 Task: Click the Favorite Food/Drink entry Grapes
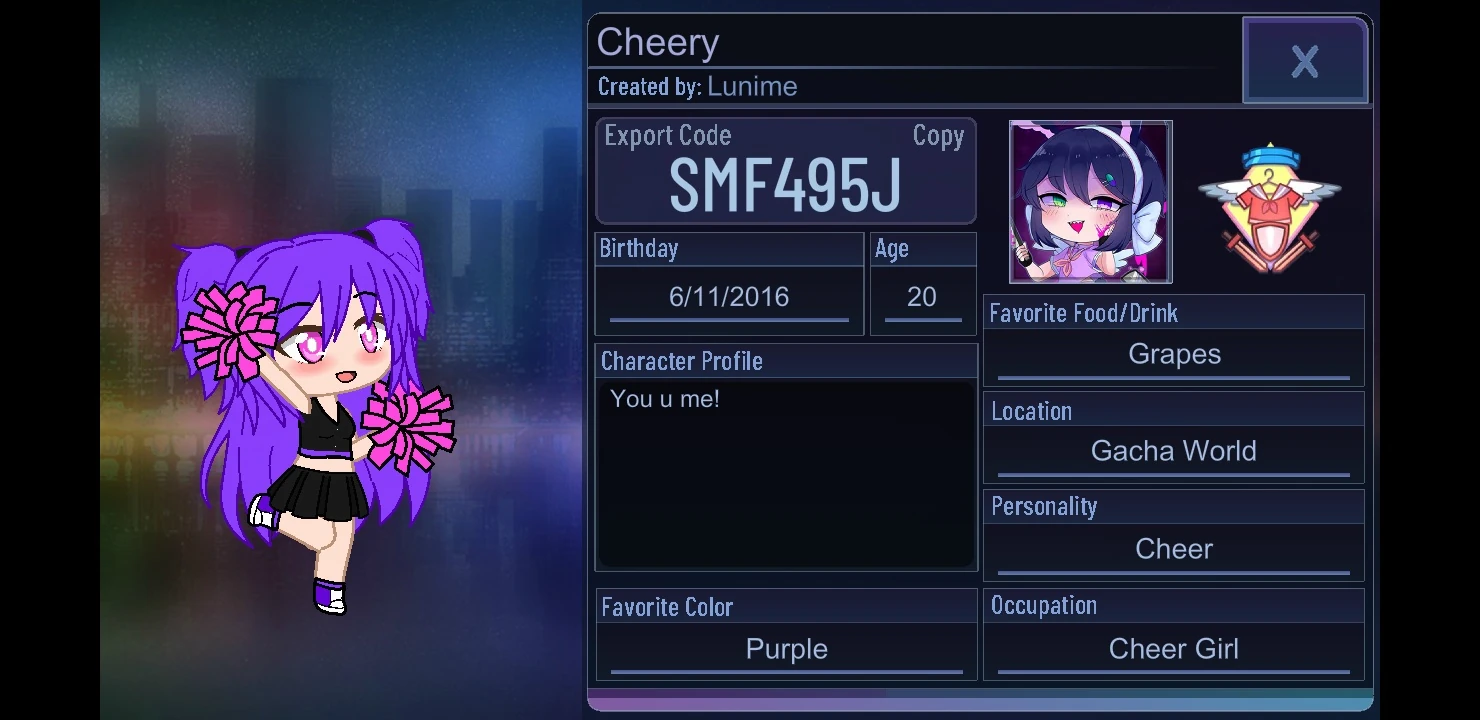(1173, 353)
